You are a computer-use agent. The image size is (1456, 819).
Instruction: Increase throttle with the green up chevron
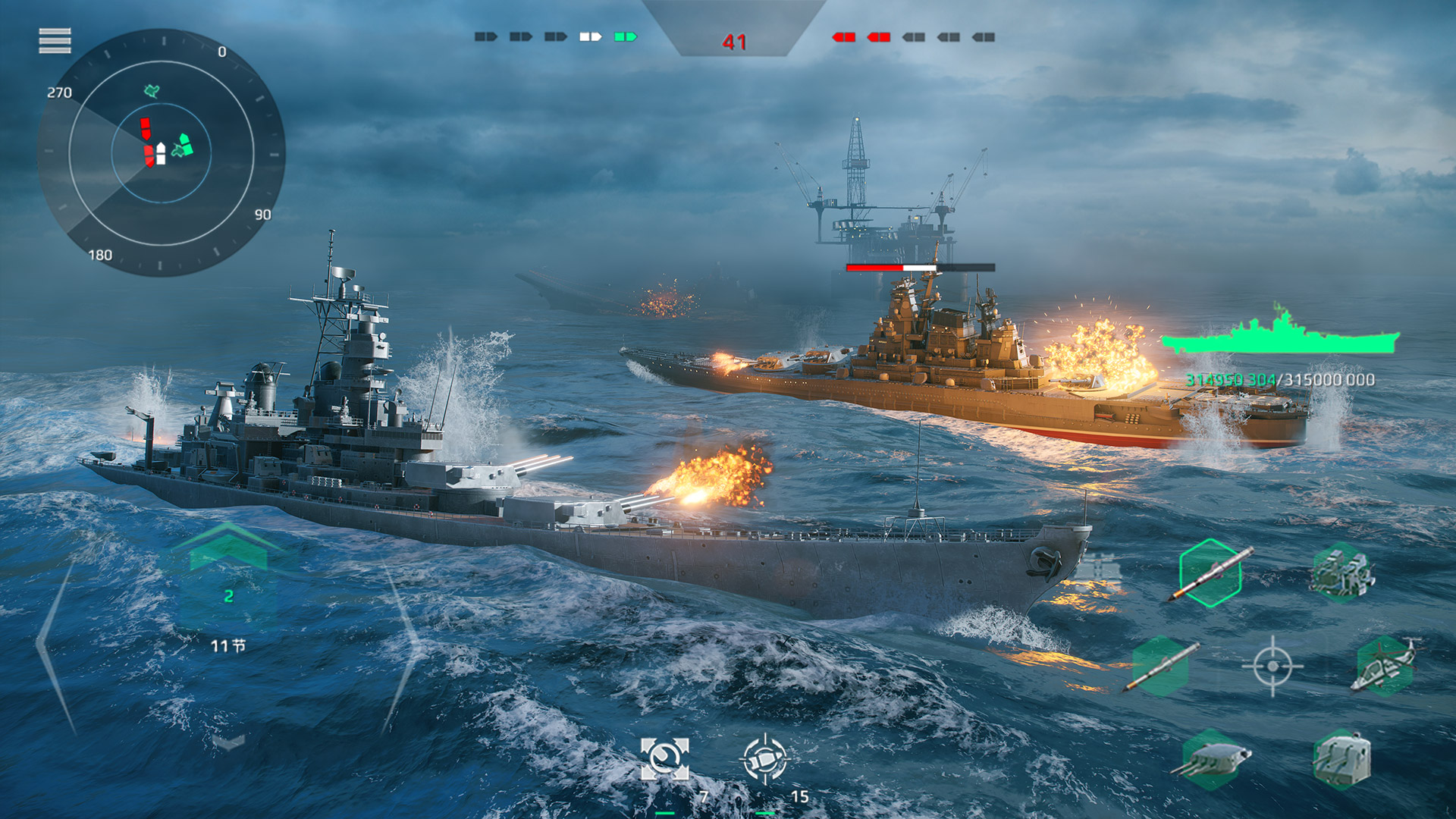[228, 548]
